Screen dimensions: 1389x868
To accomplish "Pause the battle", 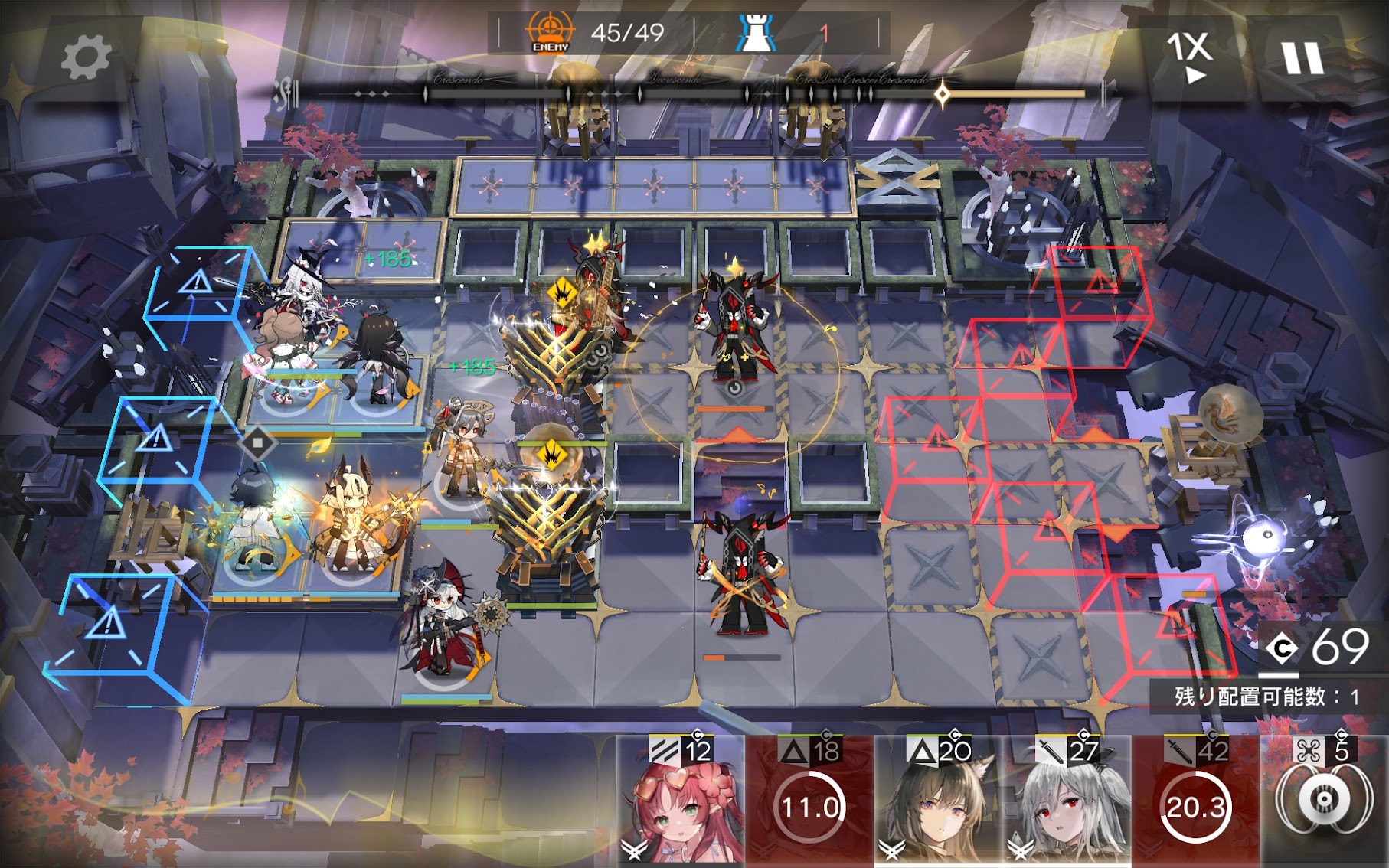I will pos(1302,57).
